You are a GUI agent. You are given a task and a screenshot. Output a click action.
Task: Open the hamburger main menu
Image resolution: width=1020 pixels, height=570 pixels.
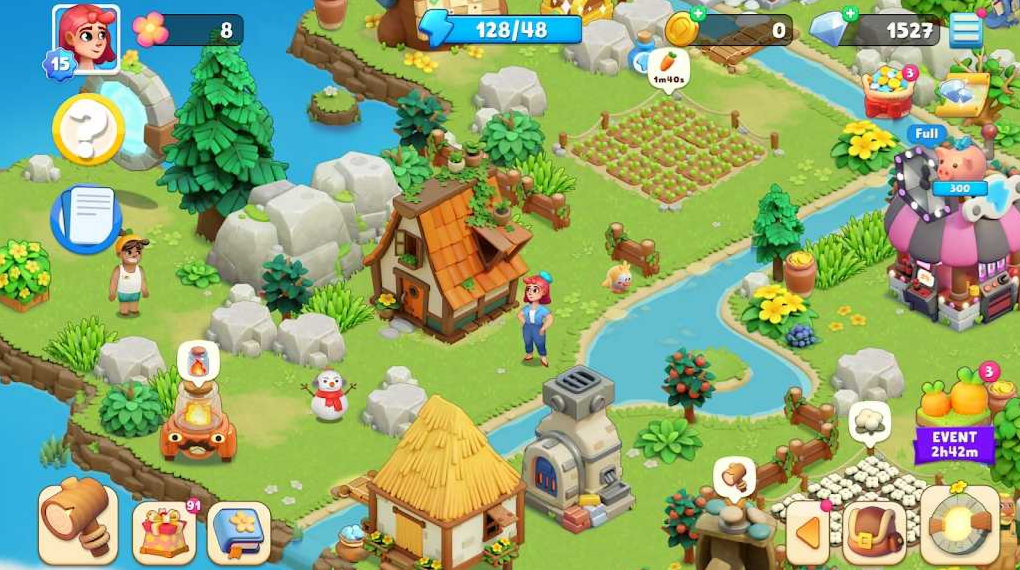click(x=965, y=29)
